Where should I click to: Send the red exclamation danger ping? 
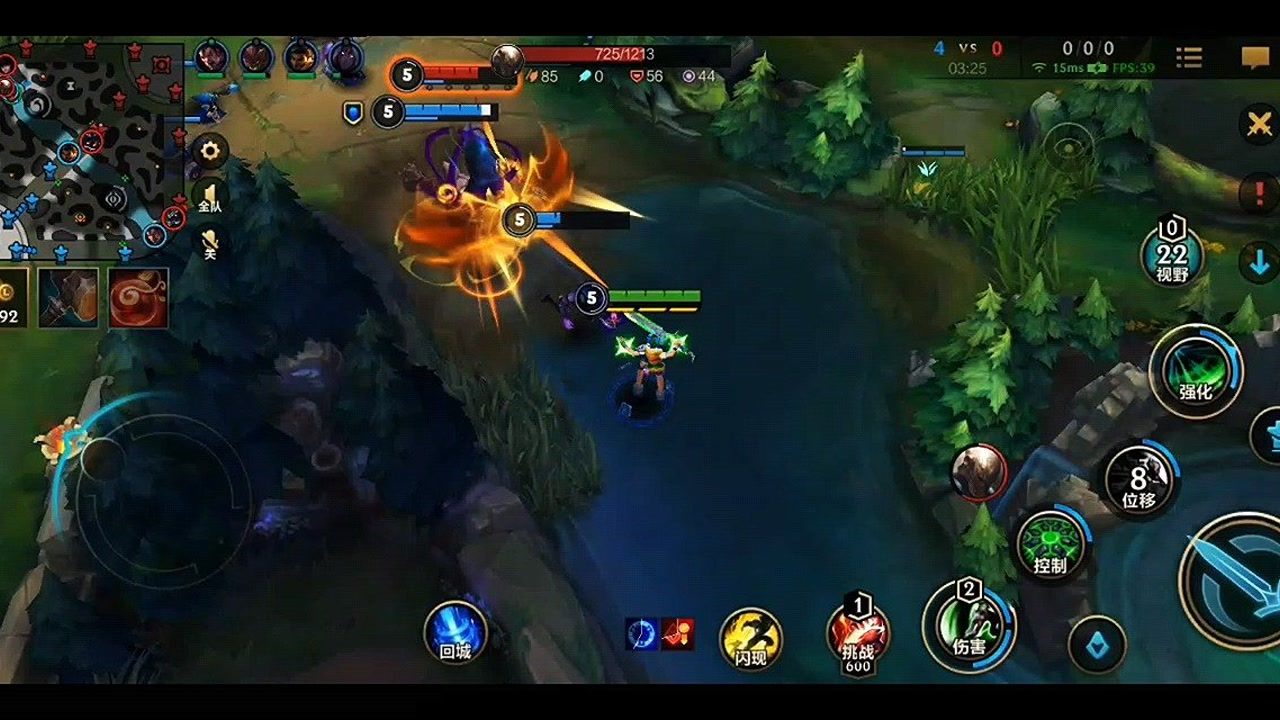[1258, 192]
